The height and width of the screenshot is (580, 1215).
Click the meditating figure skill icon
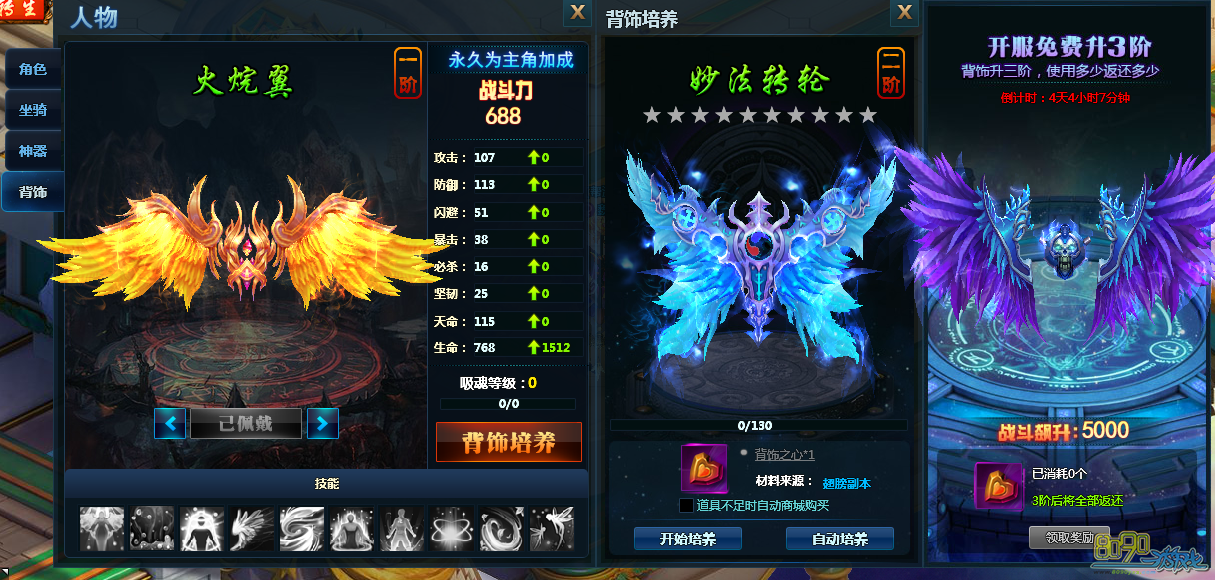(x=352, y=528)
